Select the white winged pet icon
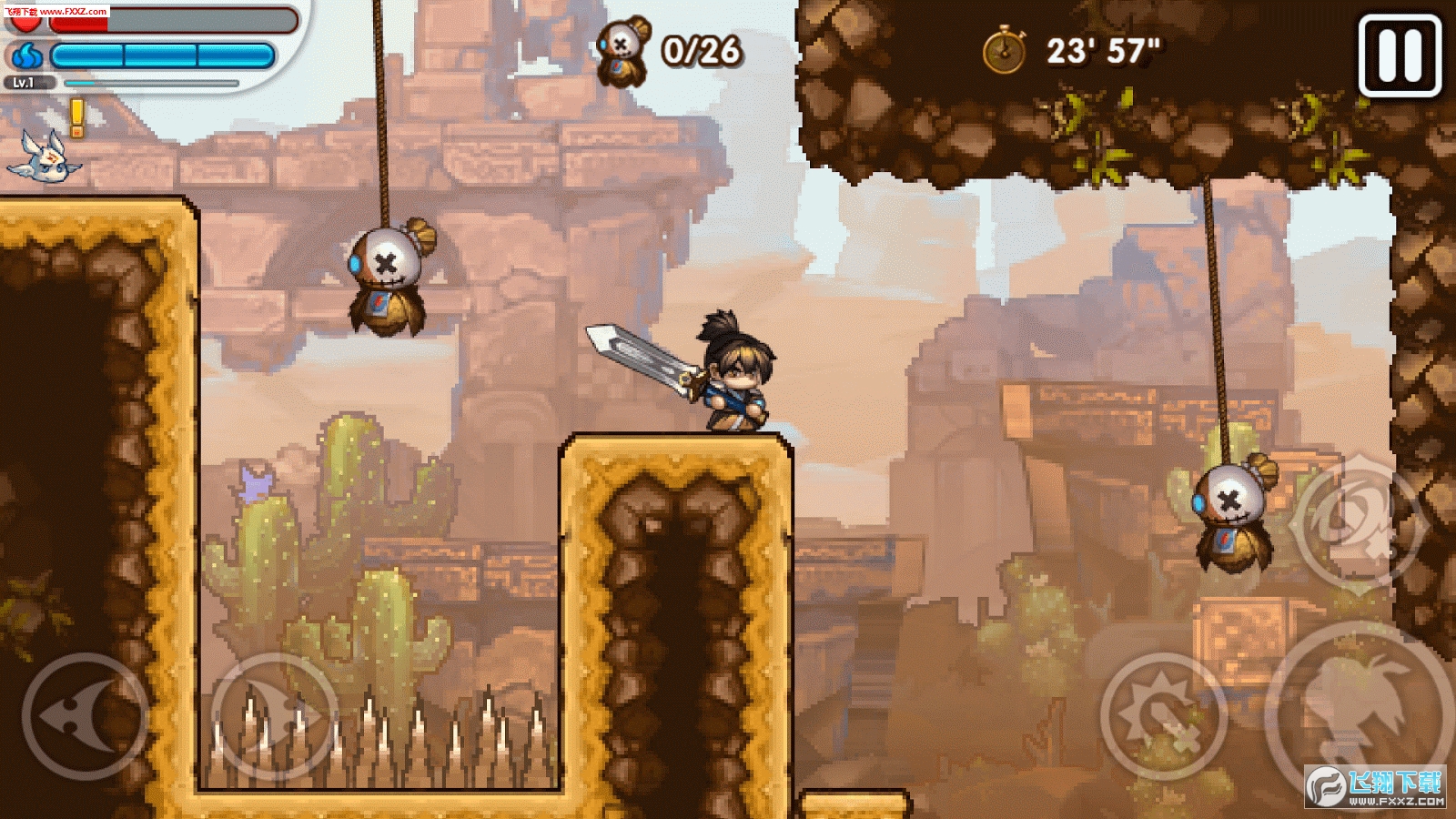This screenshot has width=1456, height=819. pyautogui.click(x=45, y=156)
